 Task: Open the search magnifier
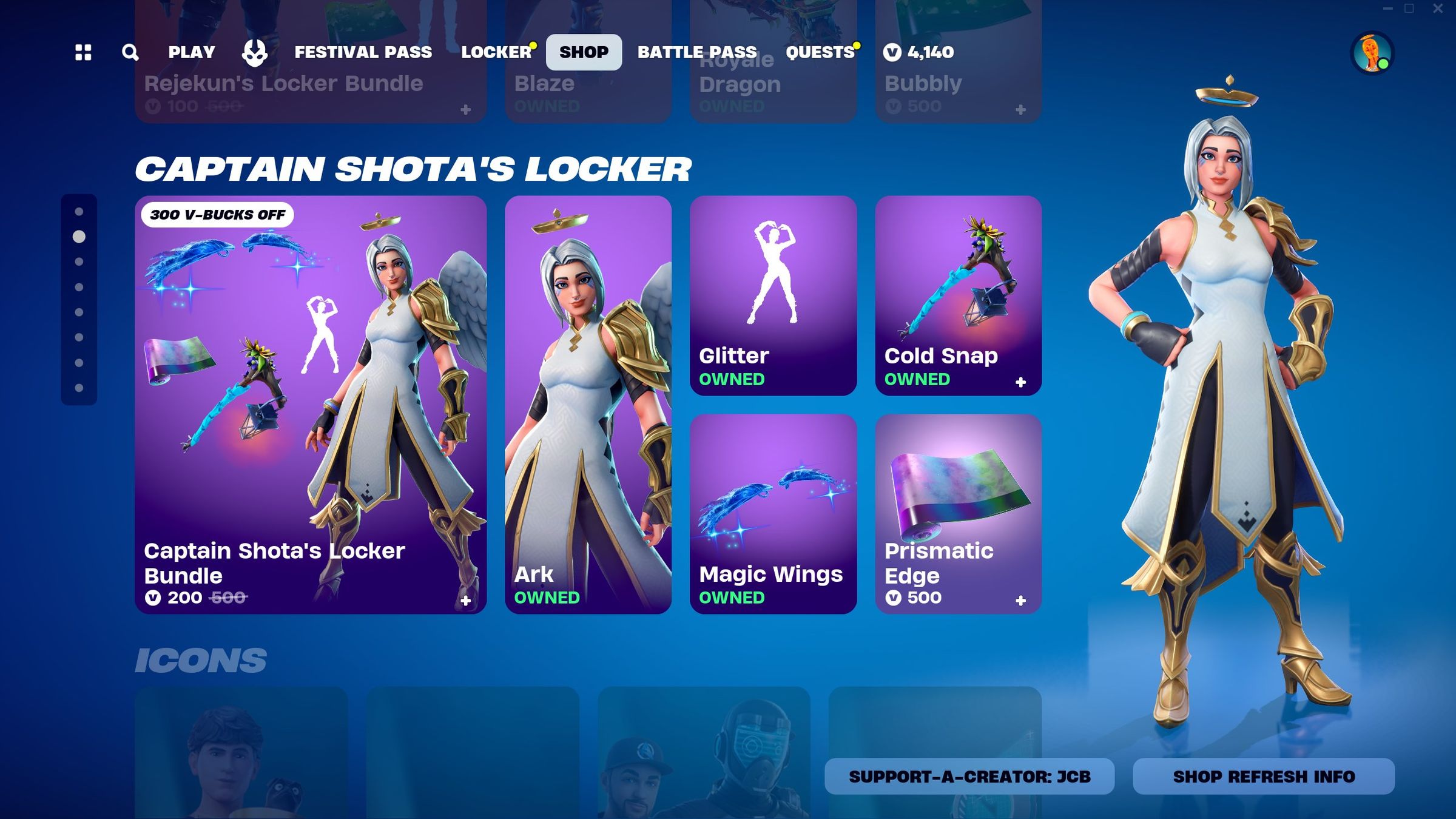130,52
